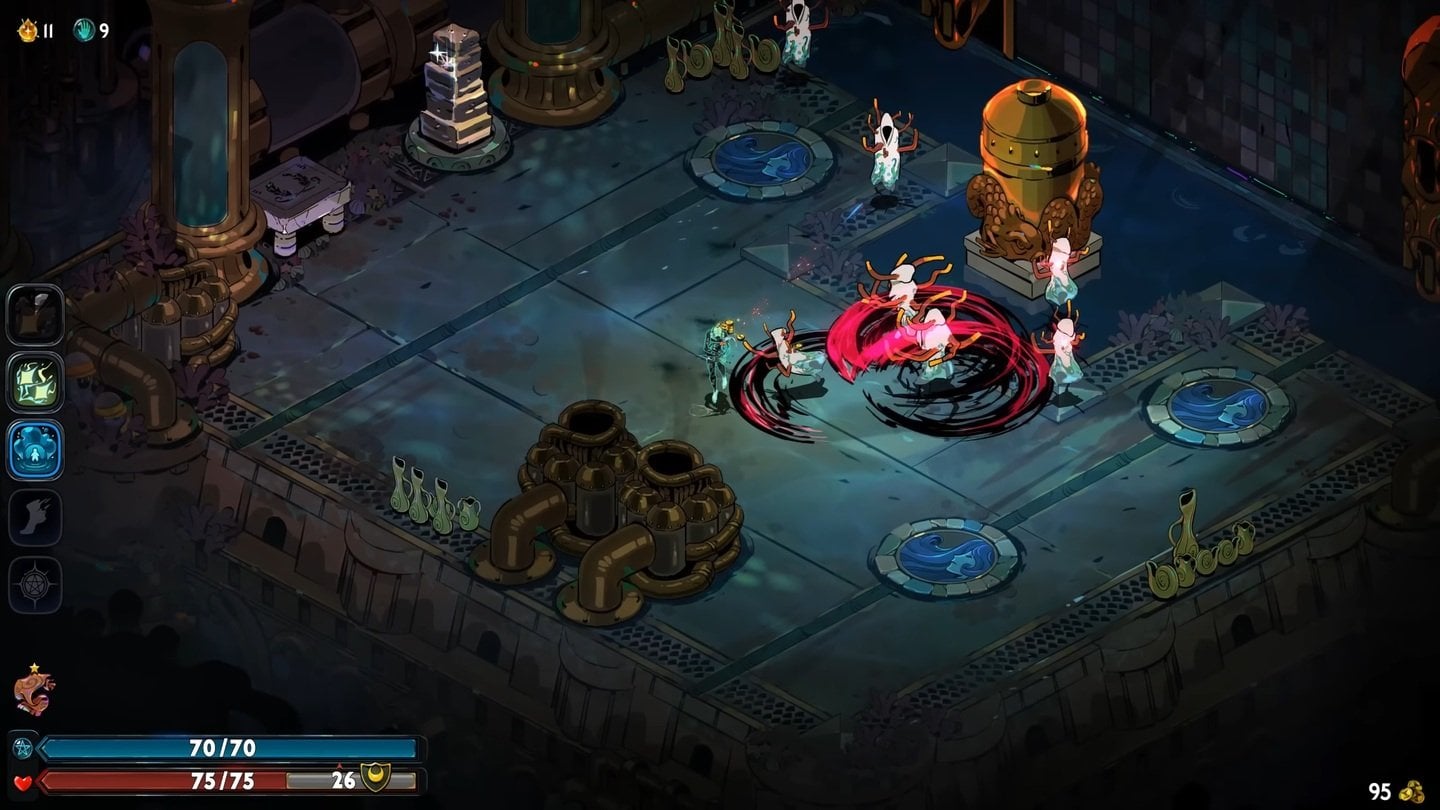
Task: Select the winged foot sprint slot
Action: [35, 517]
